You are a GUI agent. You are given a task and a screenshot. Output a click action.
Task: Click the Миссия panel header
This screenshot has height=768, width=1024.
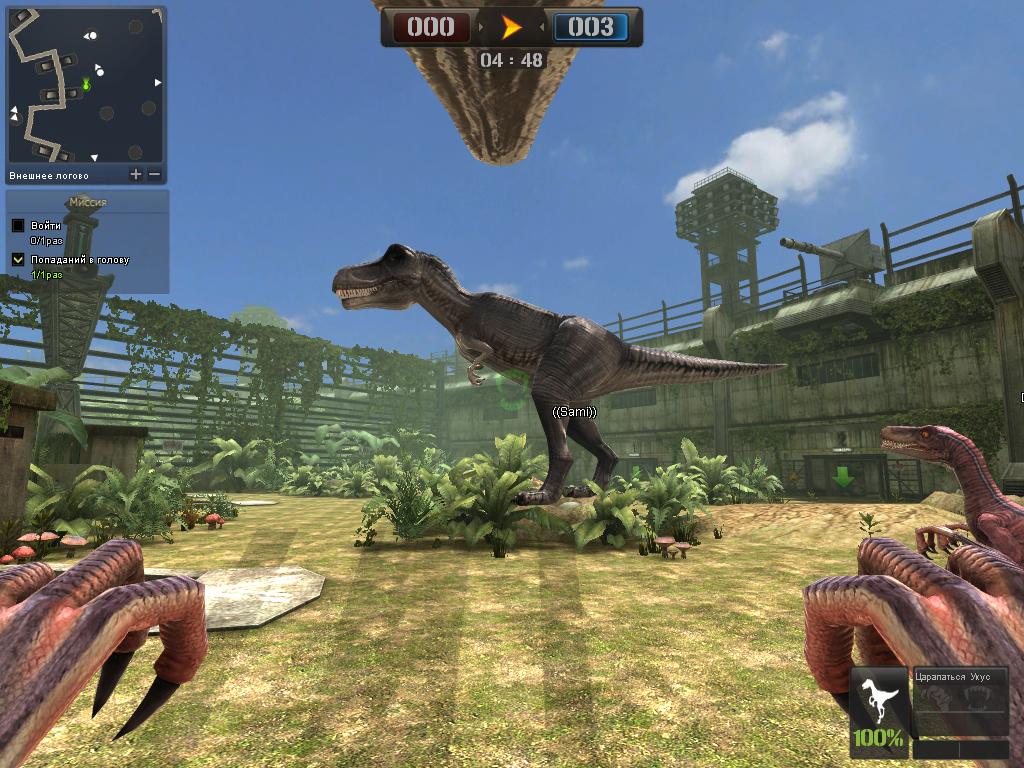click(88, 202)
